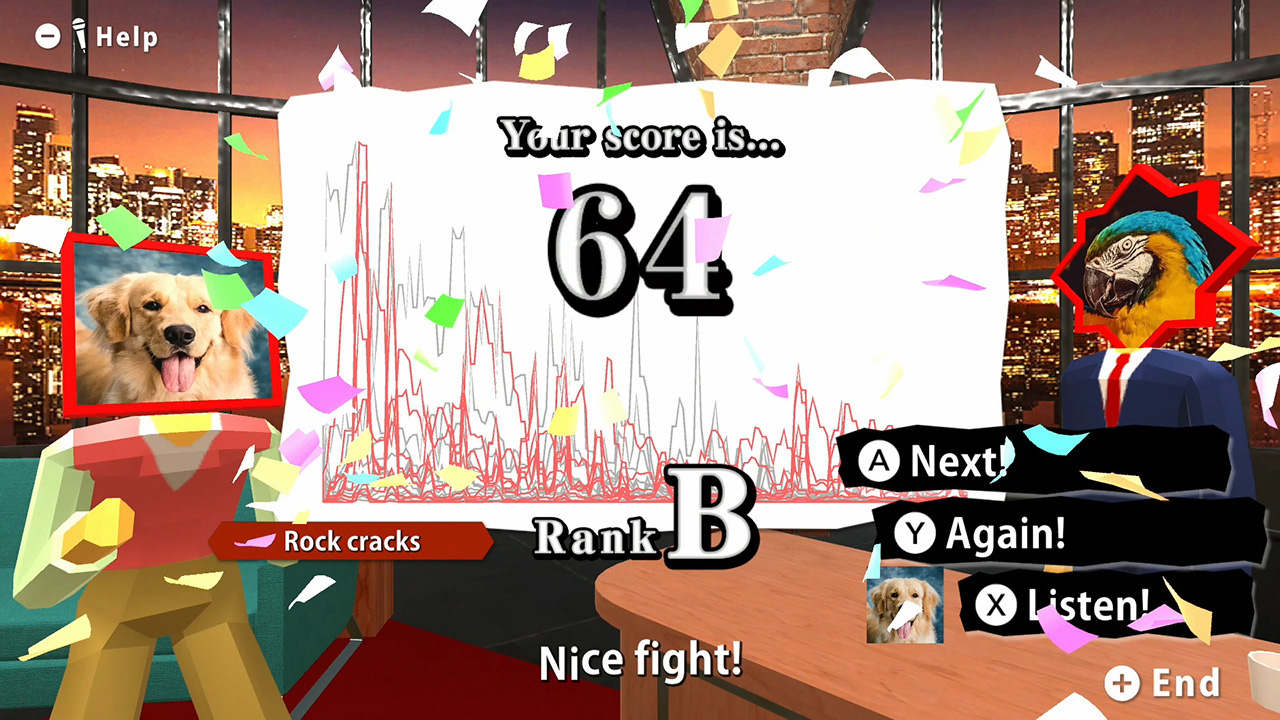Click the score number 64
This screenshot has height=720, width=1280.
[640, 250]
